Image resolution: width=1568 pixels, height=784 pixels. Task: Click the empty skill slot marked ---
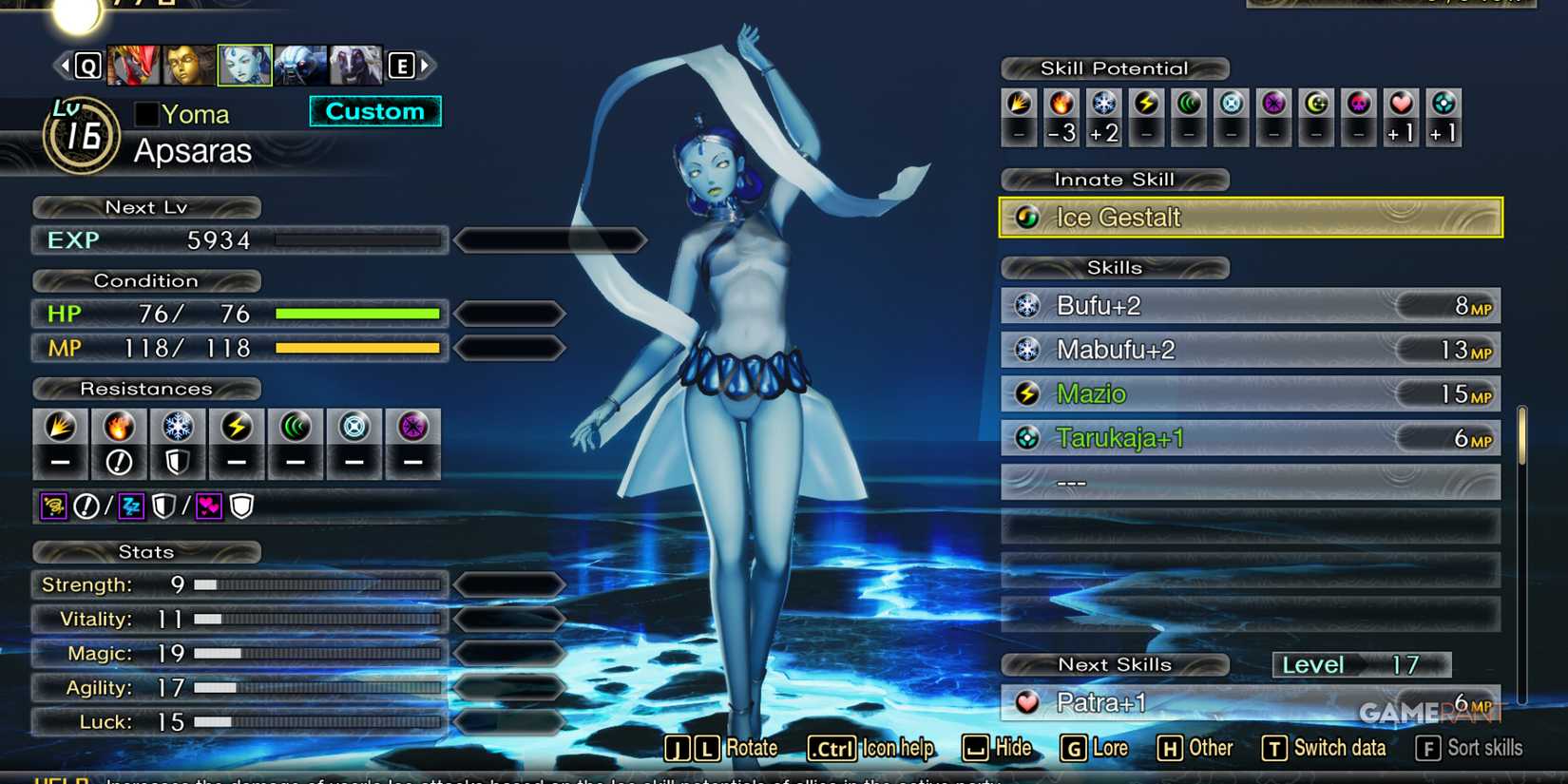pyautogui.click(x=1072, y=482)
